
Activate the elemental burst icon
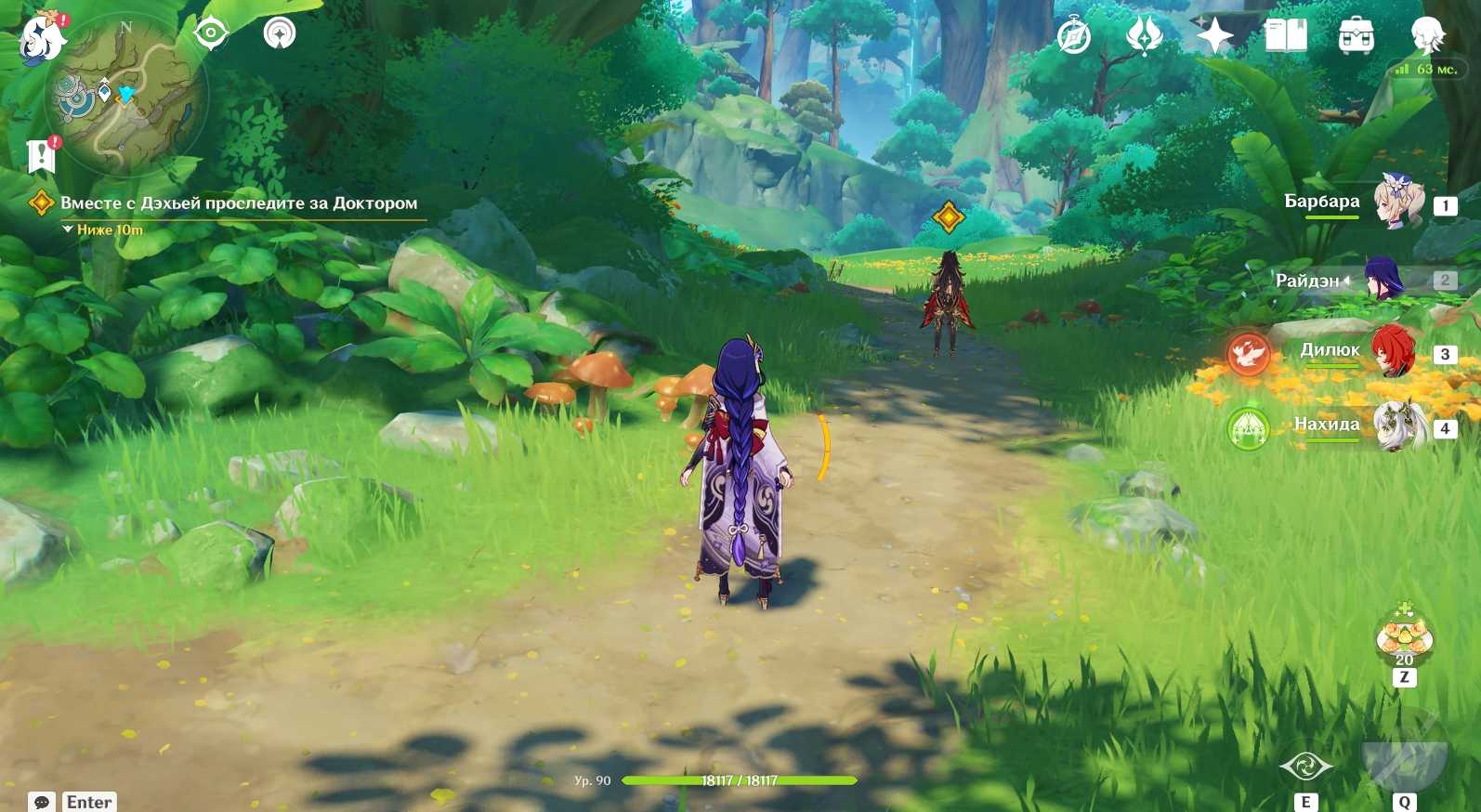click(1404, 754)
